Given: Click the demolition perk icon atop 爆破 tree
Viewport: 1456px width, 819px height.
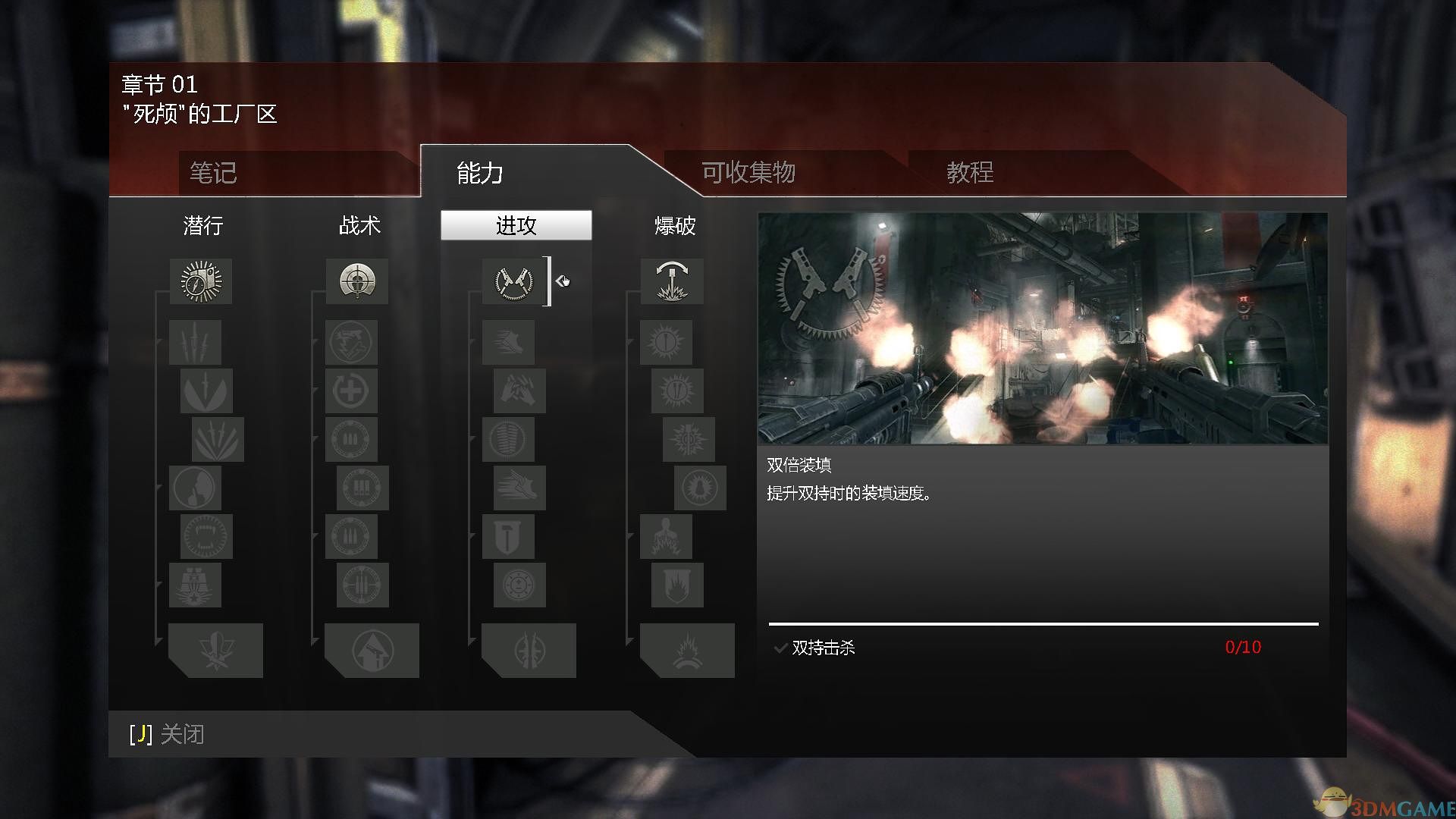Looking at the screenshot, I should [x=672, y=281].
